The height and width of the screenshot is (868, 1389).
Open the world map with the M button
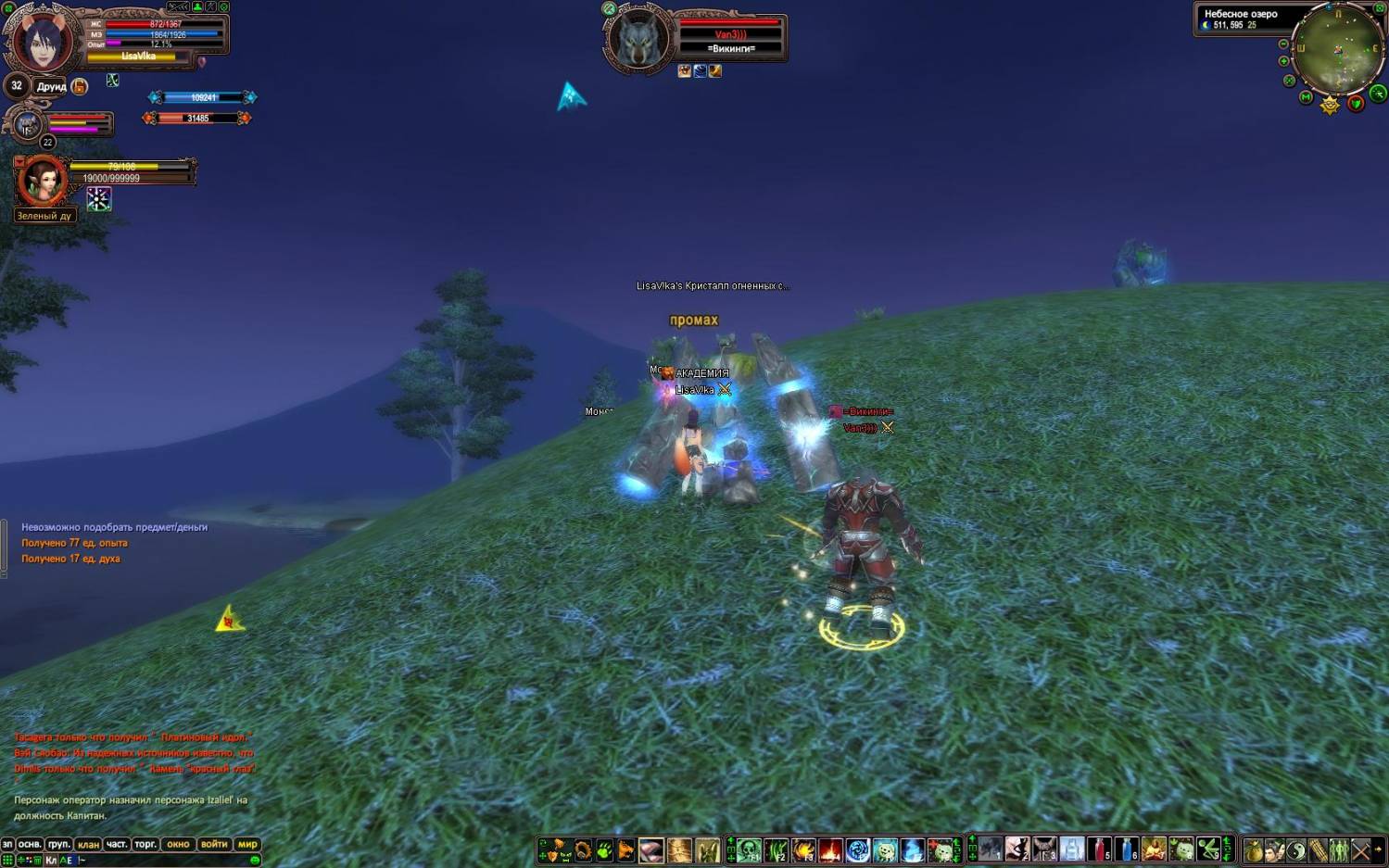1306,97
